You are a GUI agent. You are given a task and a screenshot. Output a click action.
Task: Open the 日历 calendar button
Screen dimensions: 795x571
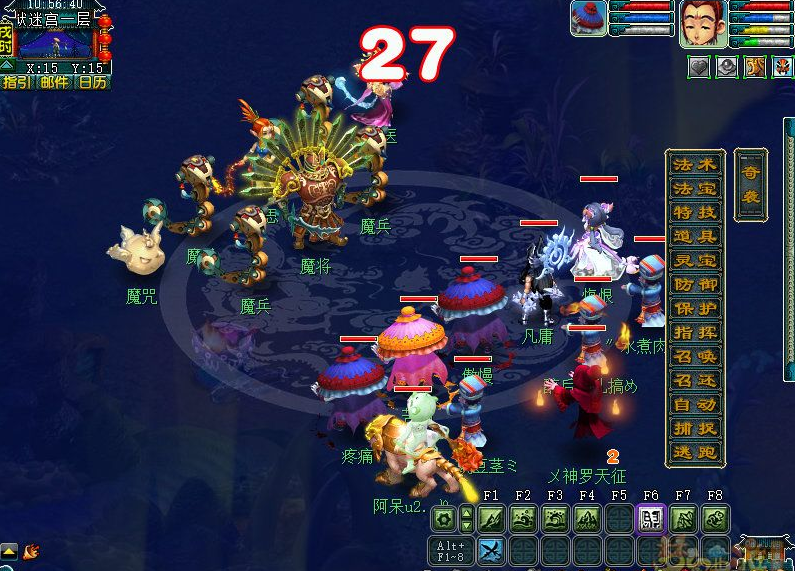(92, 82)
